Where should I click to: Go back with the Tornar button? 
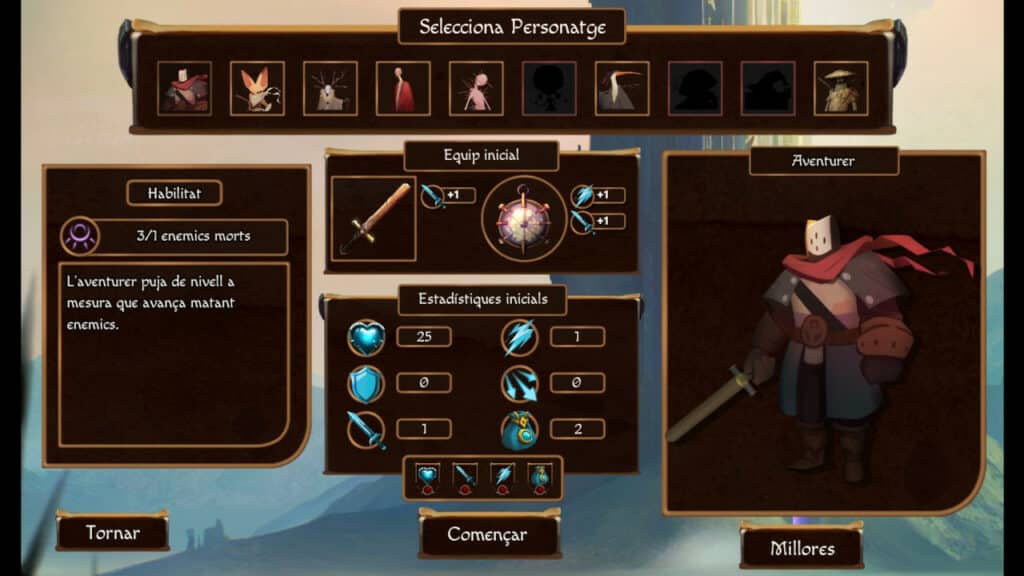[x=112, y=532]
